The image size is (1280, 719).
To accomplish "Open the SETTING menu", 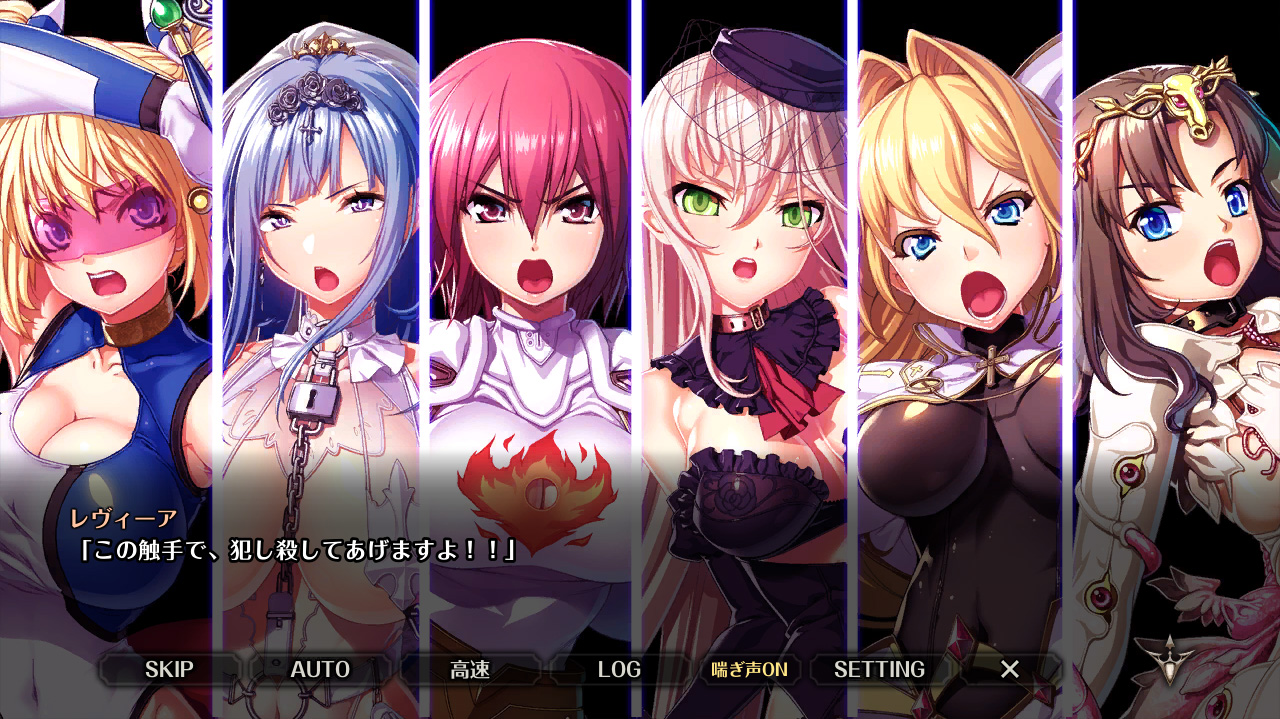I will (879, 669).
